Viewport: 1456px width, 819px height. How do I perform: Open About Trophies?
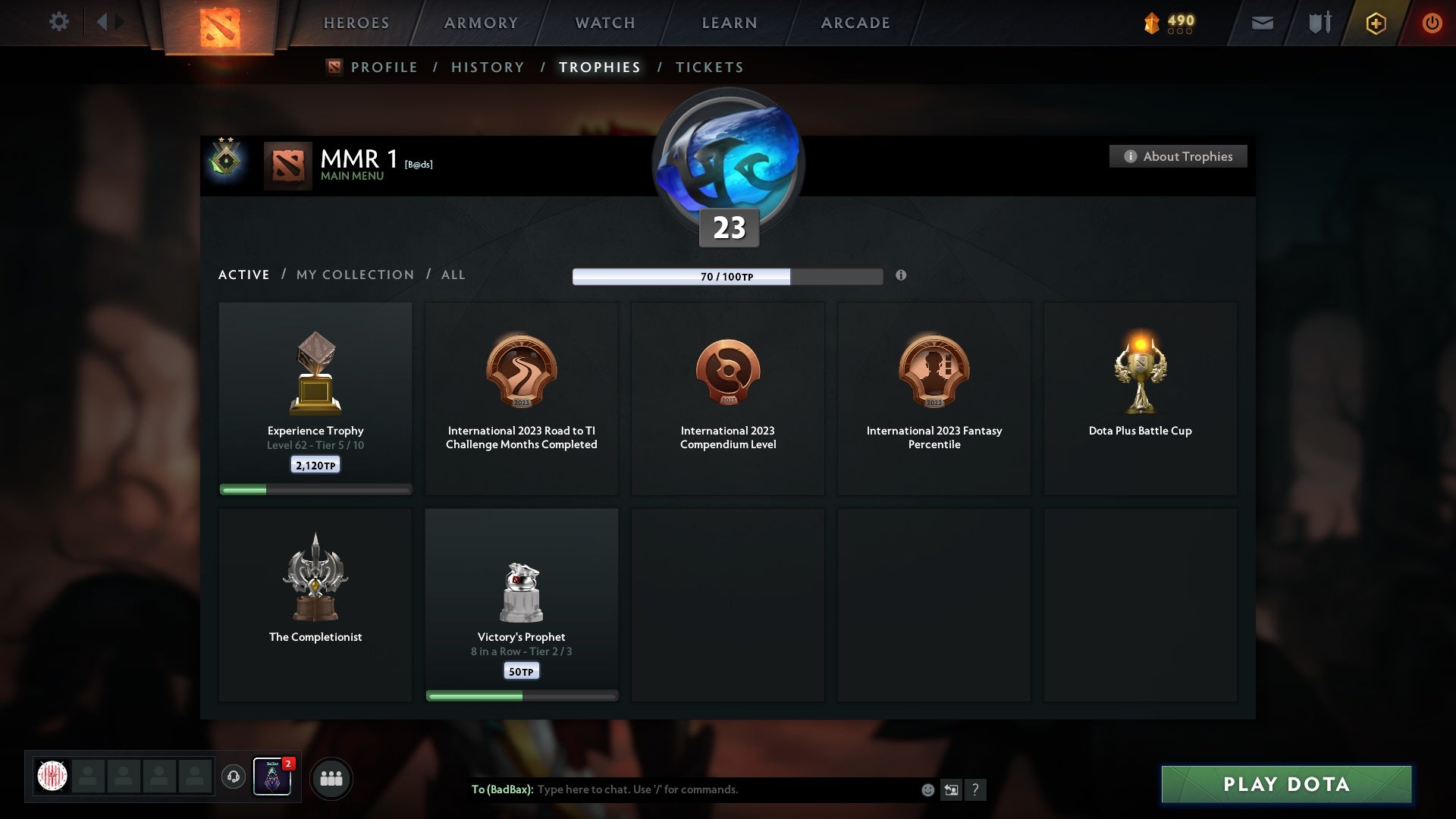coord(1178,156)
